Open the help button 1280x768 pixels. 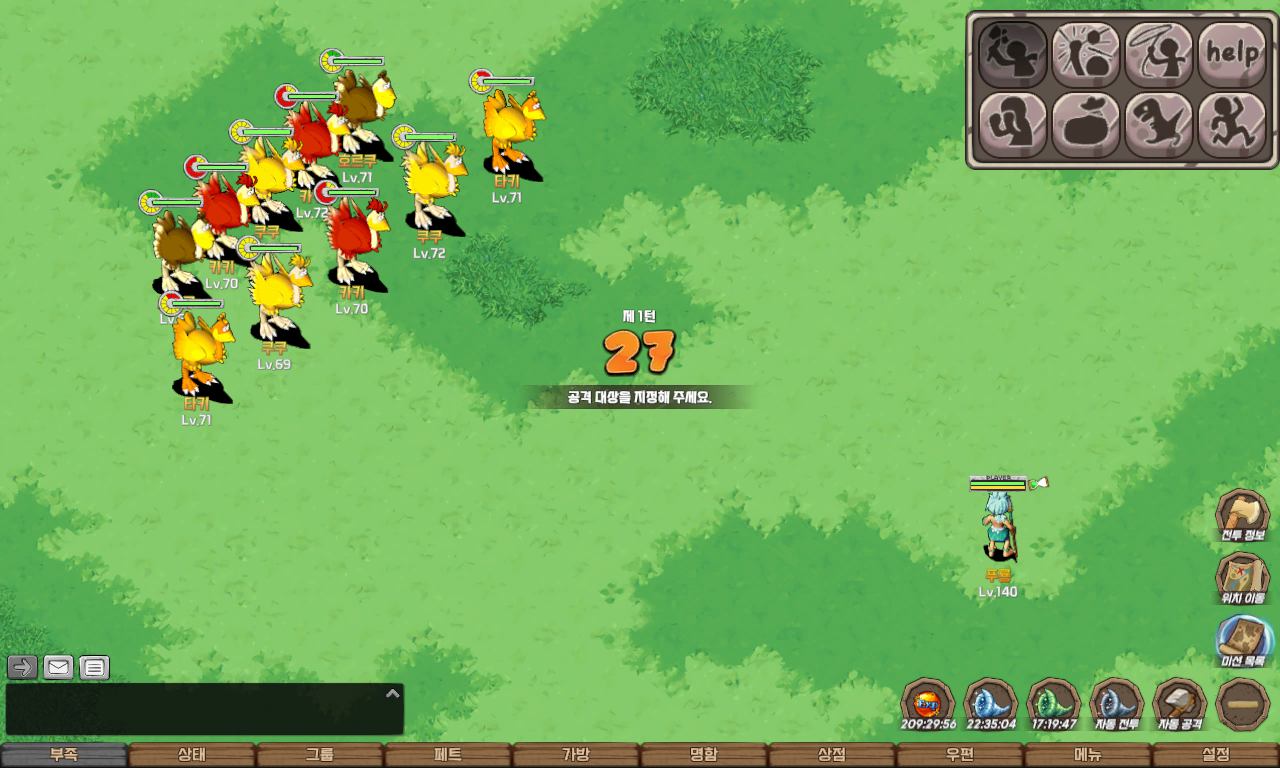click(x=1232, y=54)
